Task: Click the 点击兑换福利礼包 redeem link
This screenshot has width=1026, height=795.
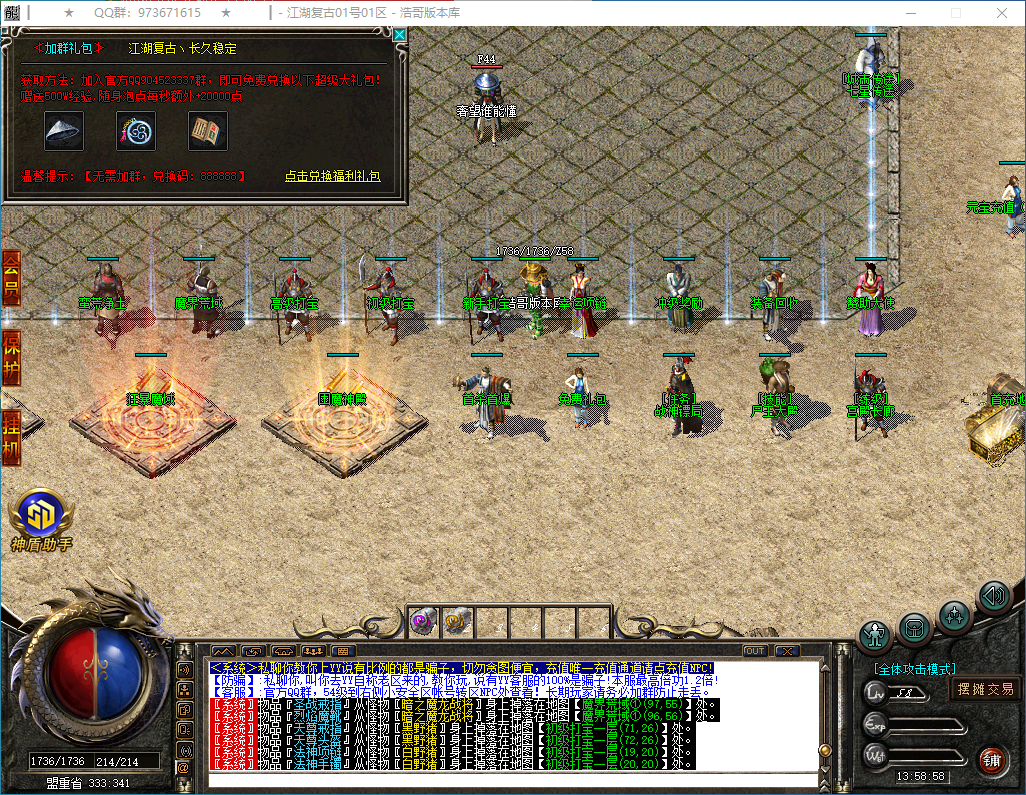Action: click(332, 176)
